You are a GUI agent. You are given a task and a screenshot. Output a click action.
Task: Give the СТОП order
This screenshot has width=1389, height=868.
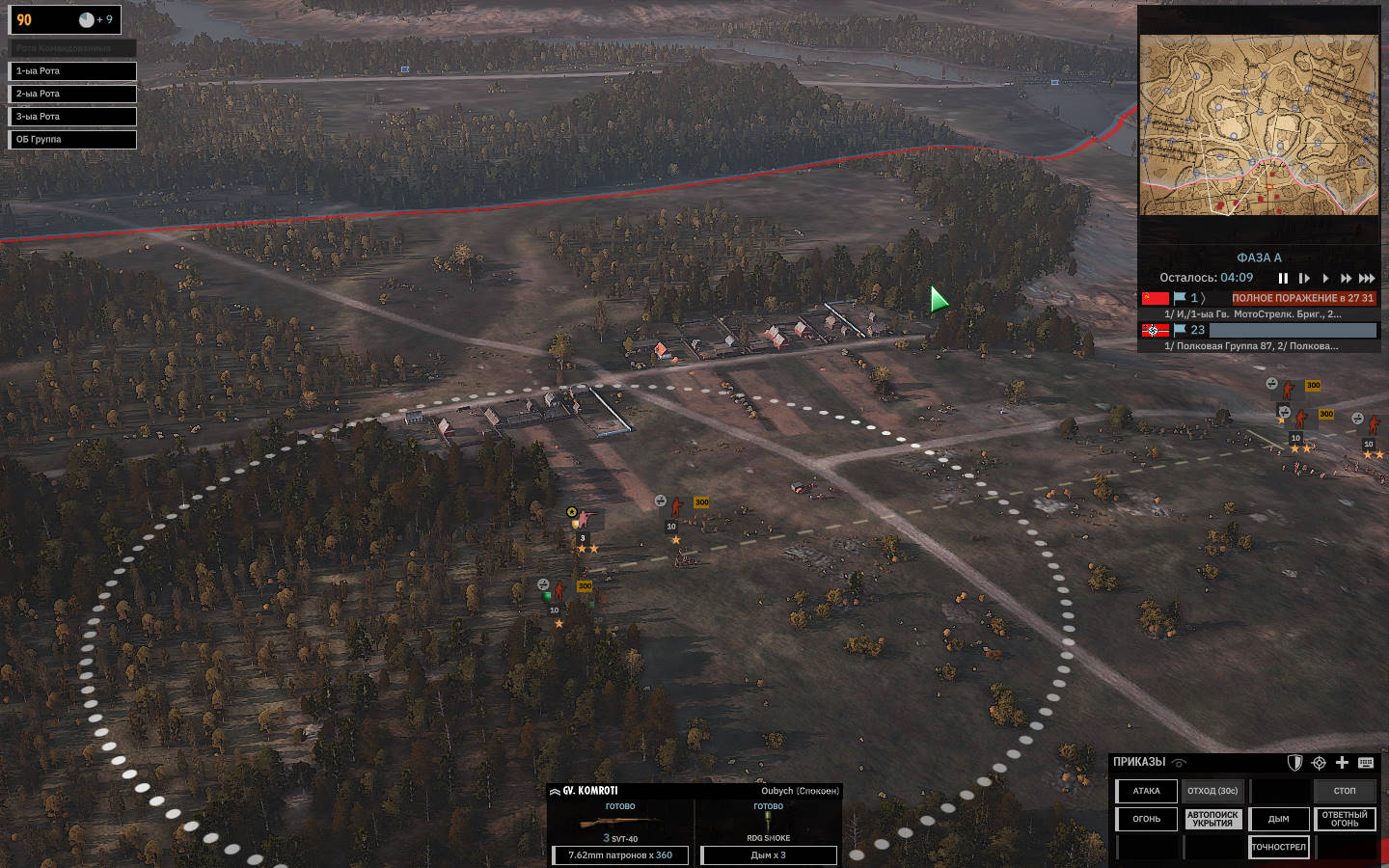click(x=1345, y=792)
